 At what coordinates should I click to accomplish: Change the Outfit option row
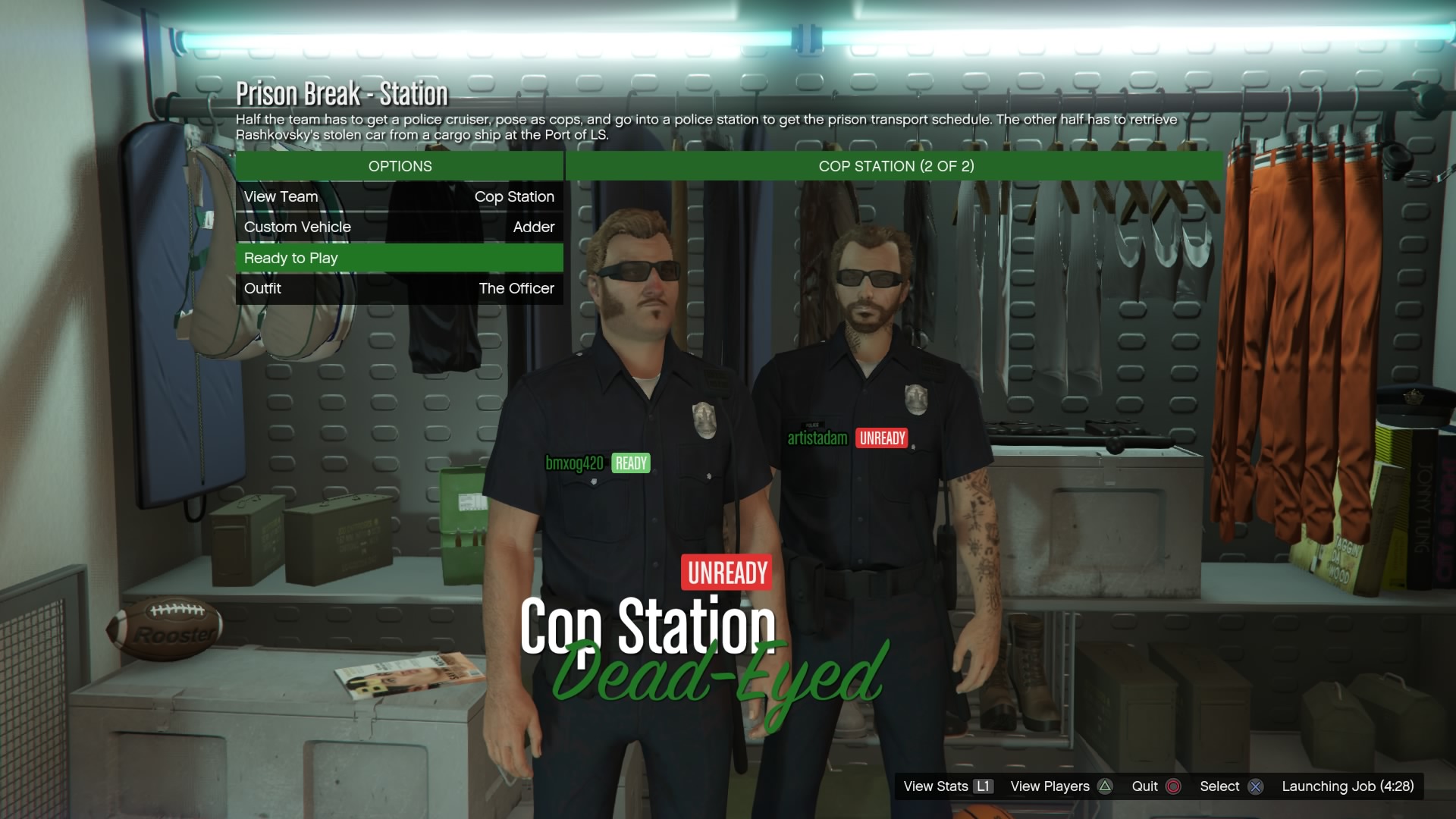pyautogui.click(x=399, y=289)
